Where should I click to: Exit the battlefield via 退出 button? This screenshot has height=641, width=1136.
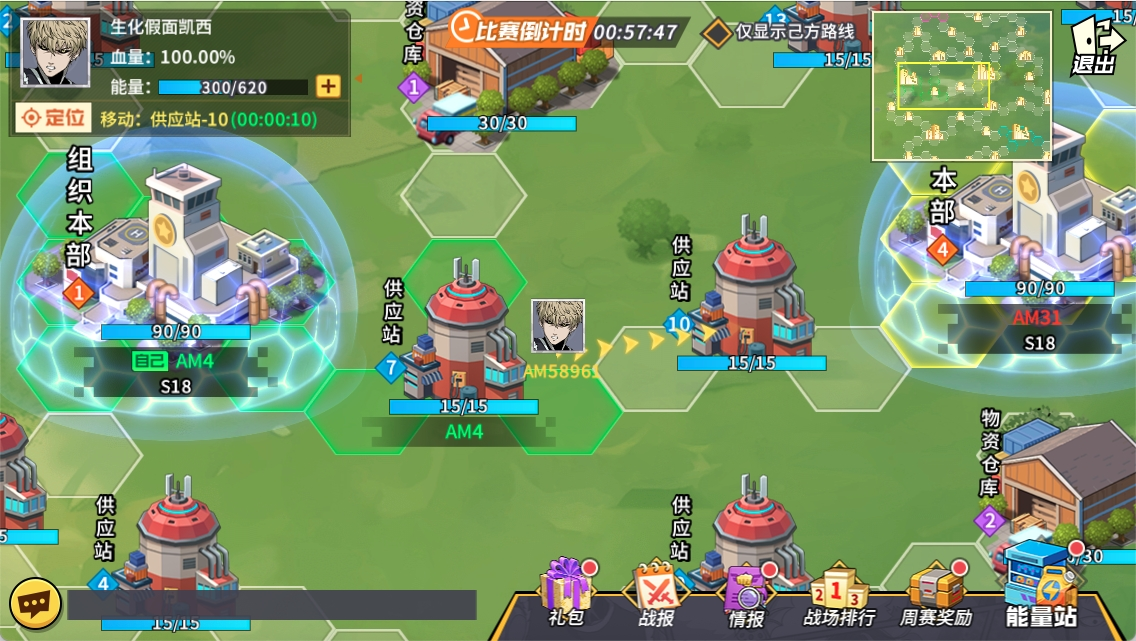1096,47
